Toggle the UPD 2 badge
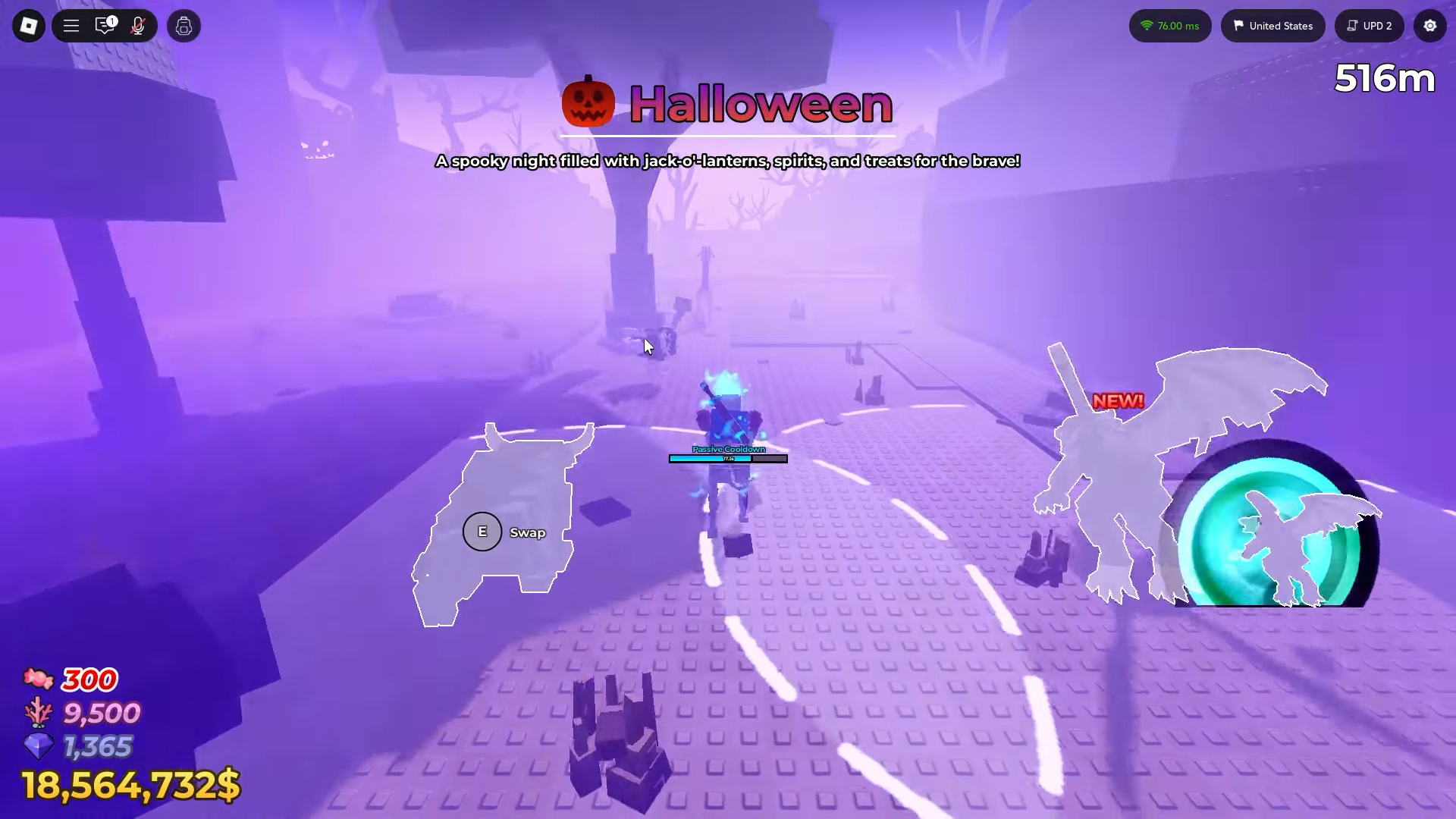The width and height of the screenshot is (1456, 819). [x=1369, y=25]
